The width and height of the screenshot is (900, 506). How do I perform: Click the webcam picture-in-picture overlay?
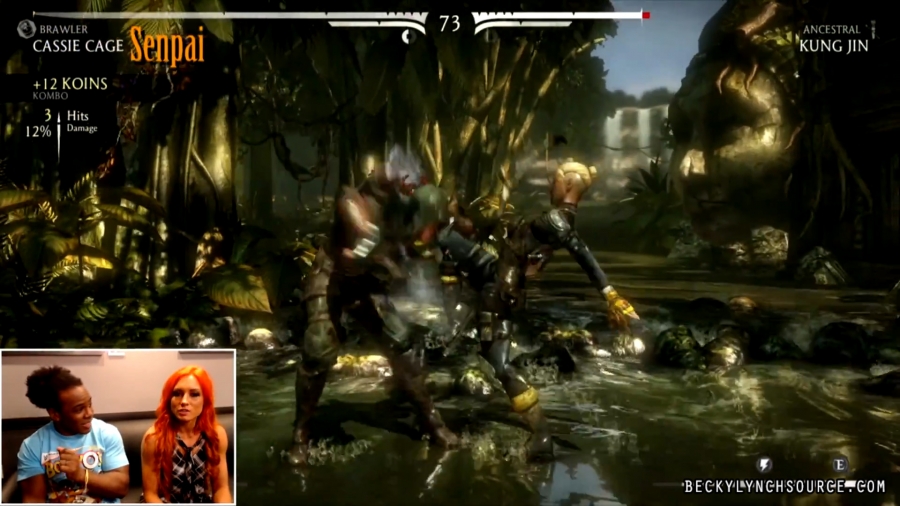pos(118,426)
